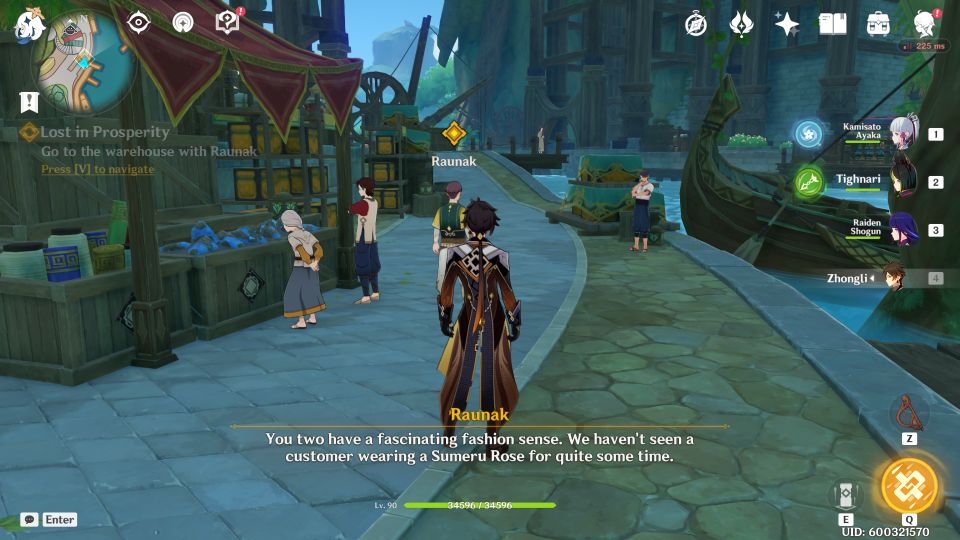Activate the glowing Elemental Burst
The height and width of the screenshot is (540, 960).
[x=909, y=485]
